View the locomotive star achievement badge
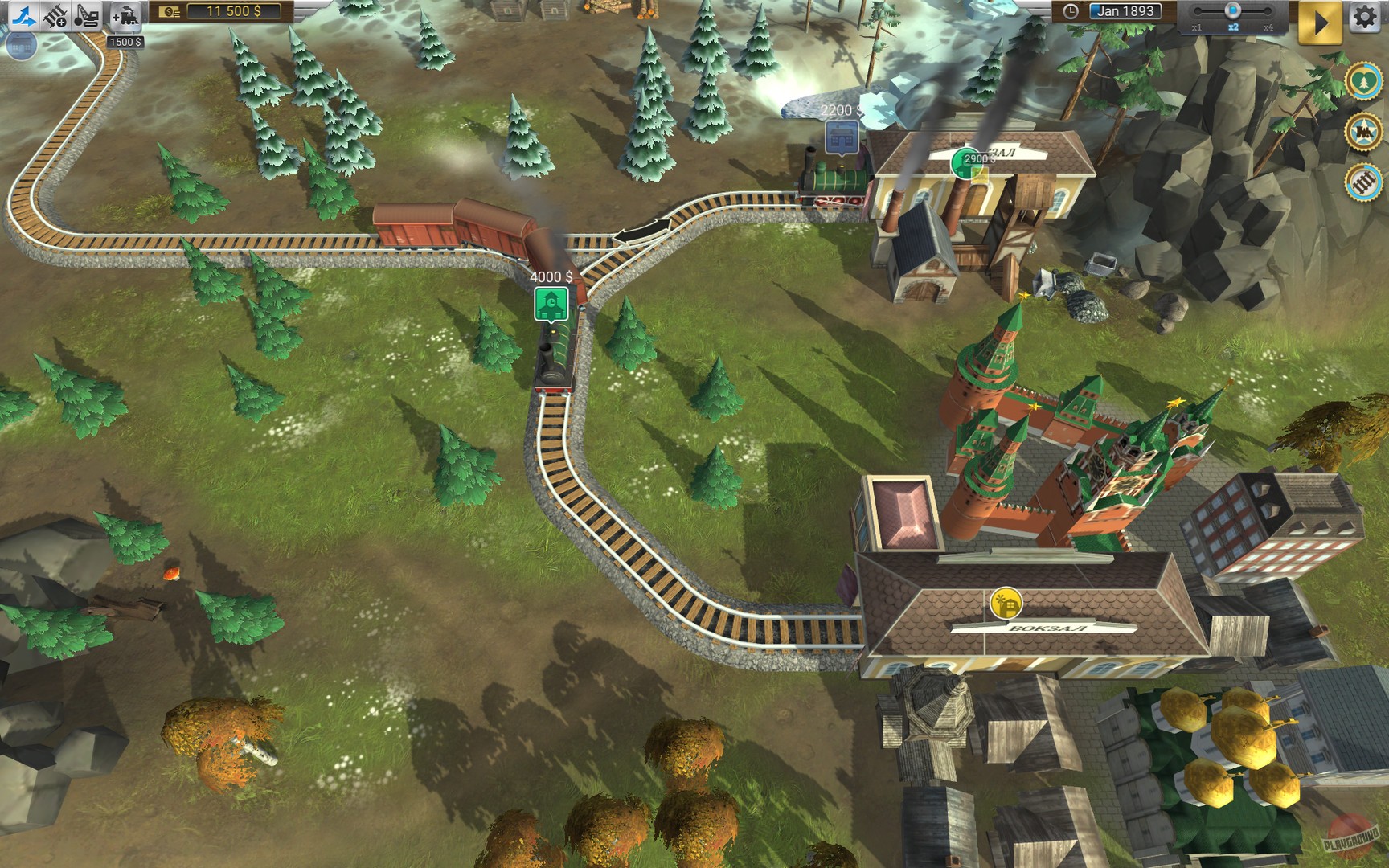1389x868 pixels. [1362, 130]
